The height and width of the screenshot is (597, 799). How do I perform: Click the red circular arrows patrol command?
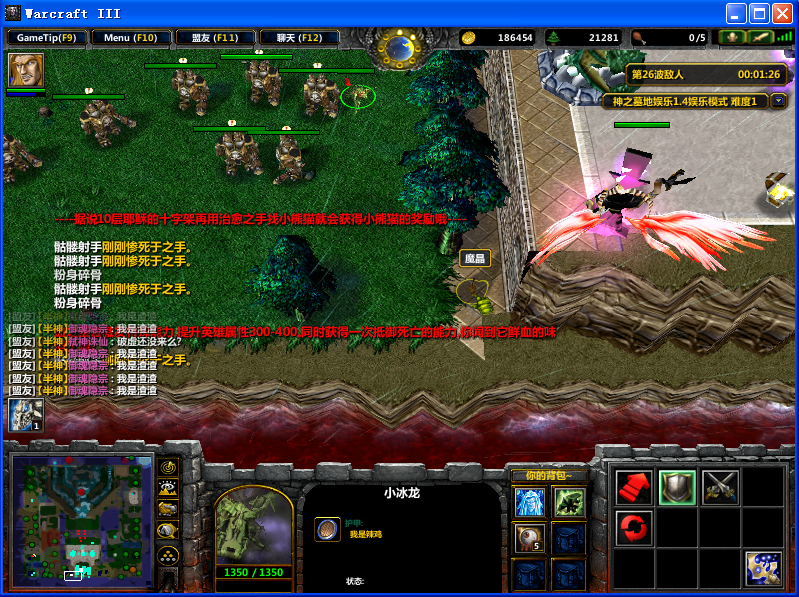point(633,526)
